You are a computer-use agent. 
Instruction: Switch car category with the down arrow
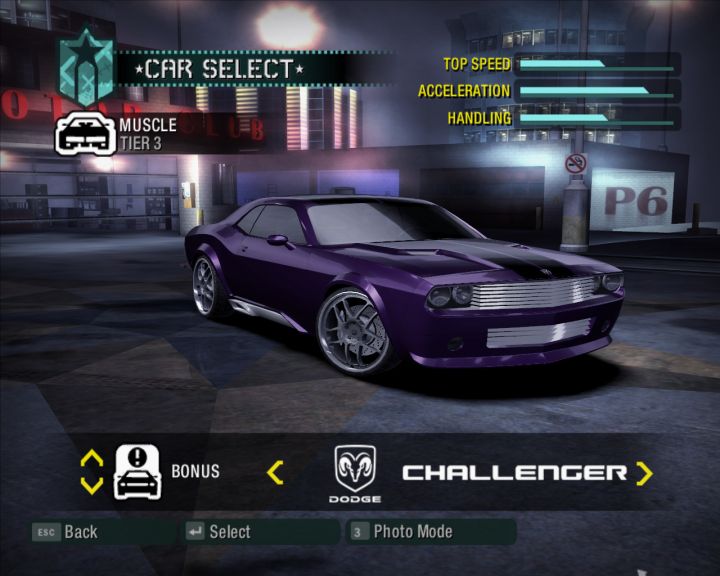pos(92,485)
